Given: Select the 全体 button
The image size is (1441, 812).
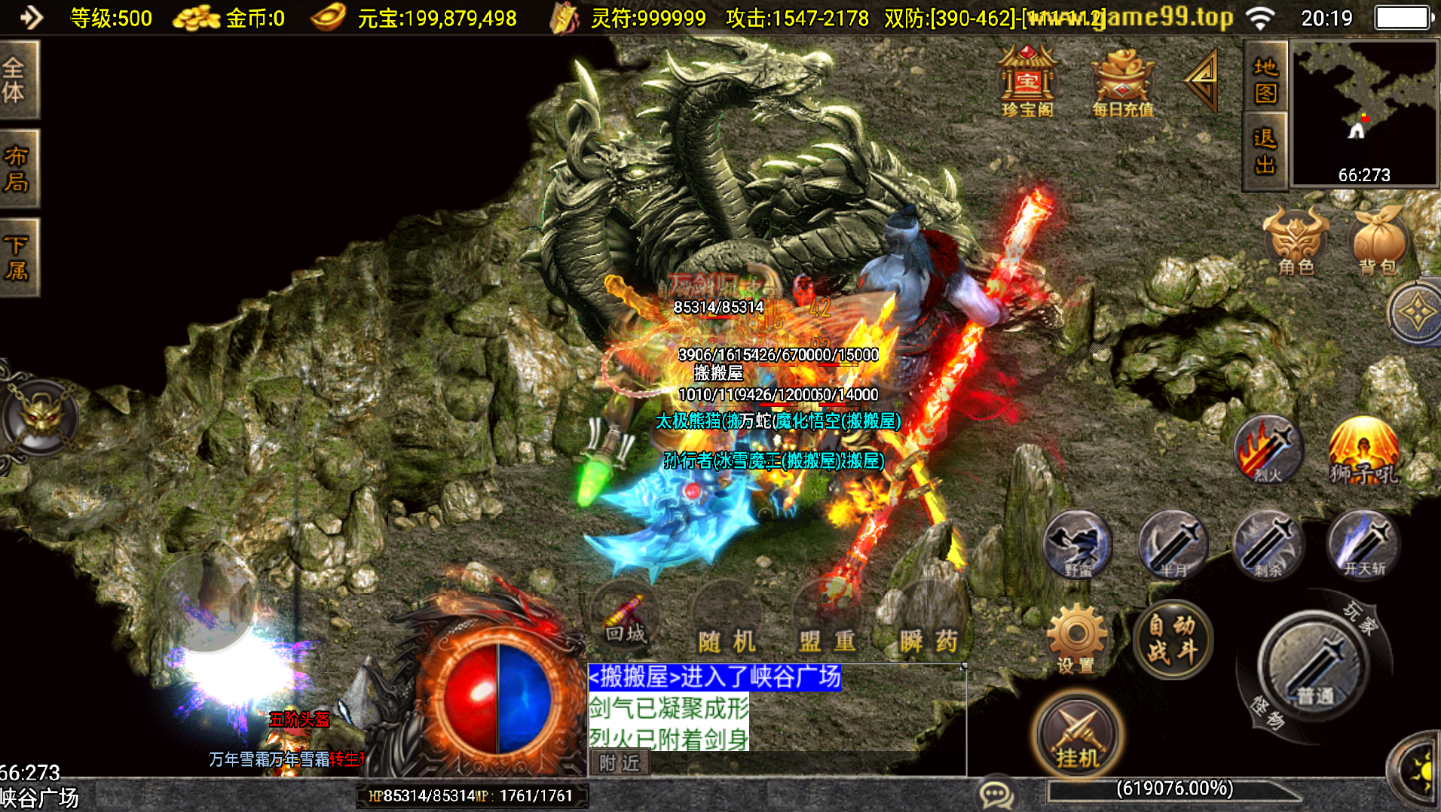Looking at the screenshot, I should click(x=17, y=81).
